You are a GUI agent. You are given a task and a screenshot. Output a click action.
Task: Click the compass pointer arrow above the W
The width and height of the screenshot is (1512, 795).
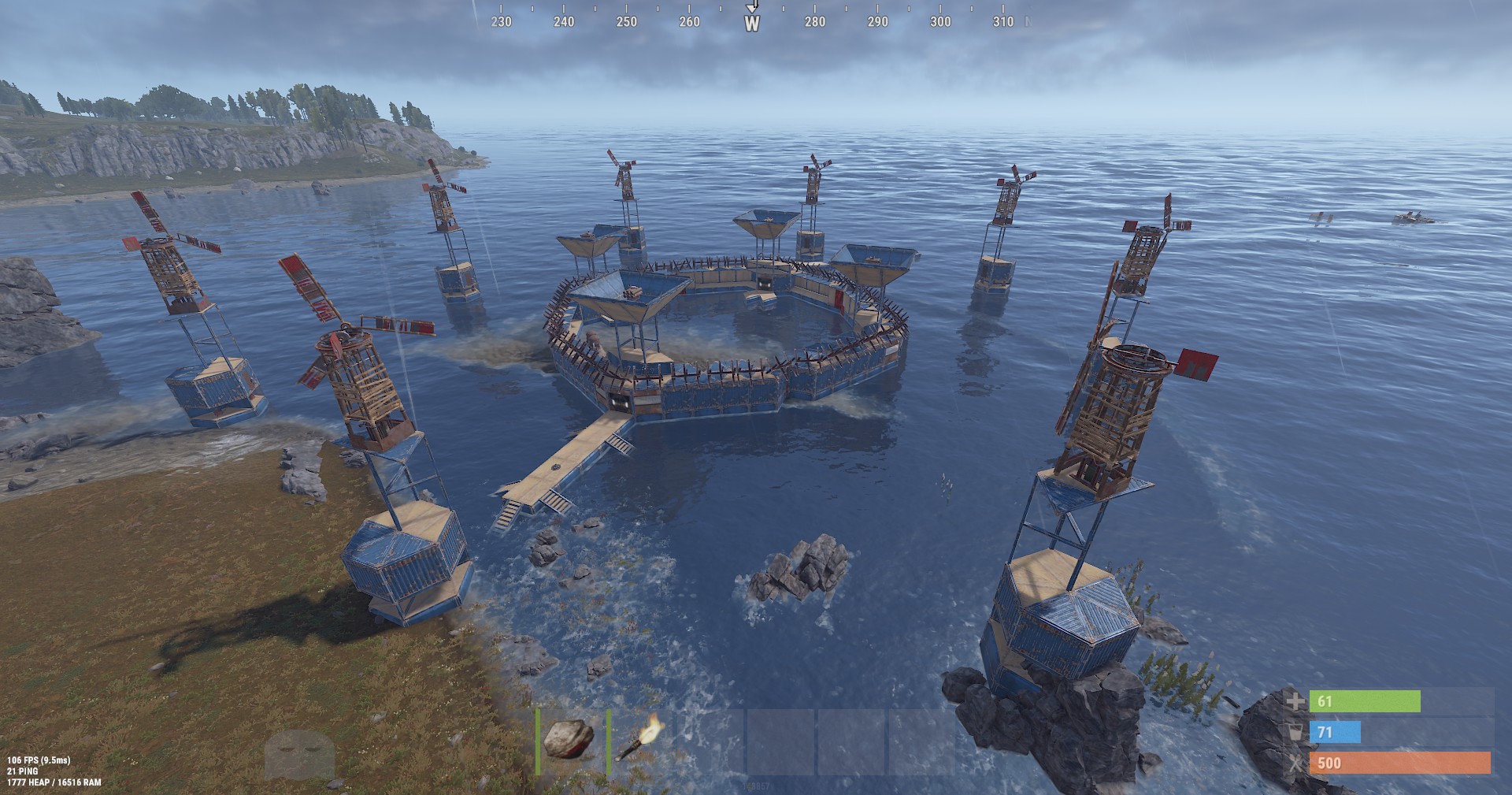752,7
